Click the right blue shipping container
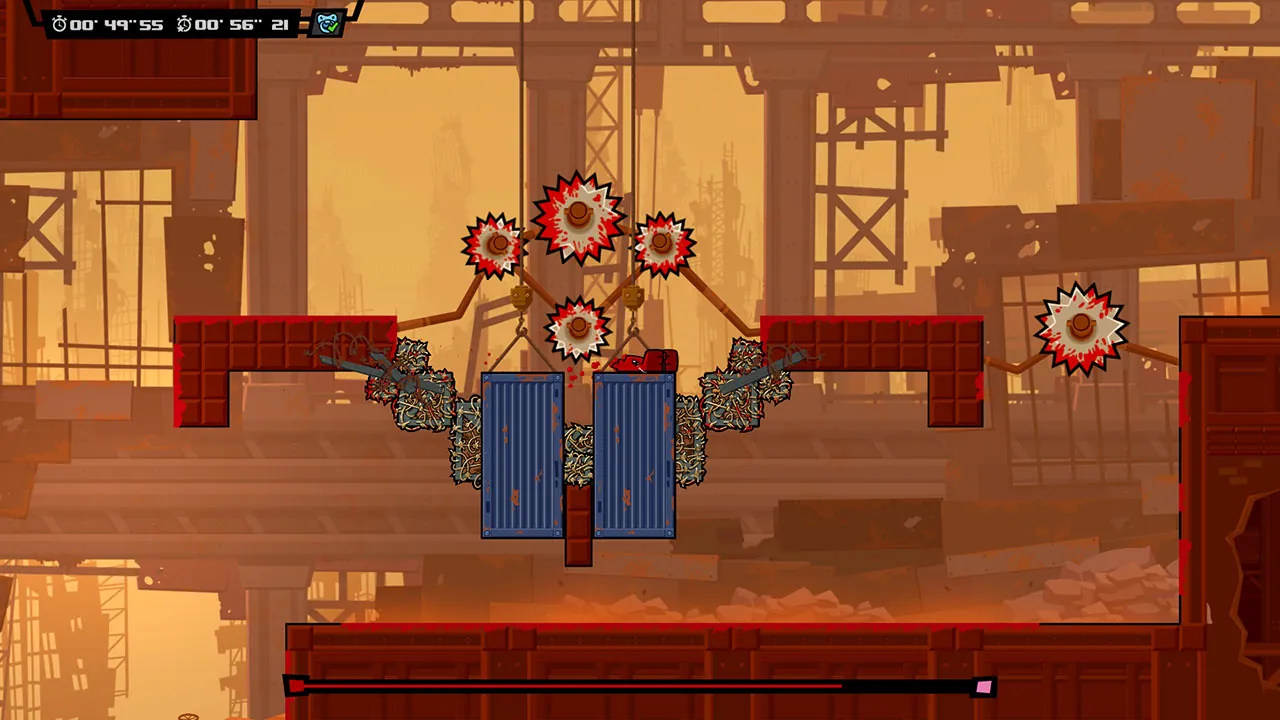The image size is (1280, 720). (x=634, y=455)
